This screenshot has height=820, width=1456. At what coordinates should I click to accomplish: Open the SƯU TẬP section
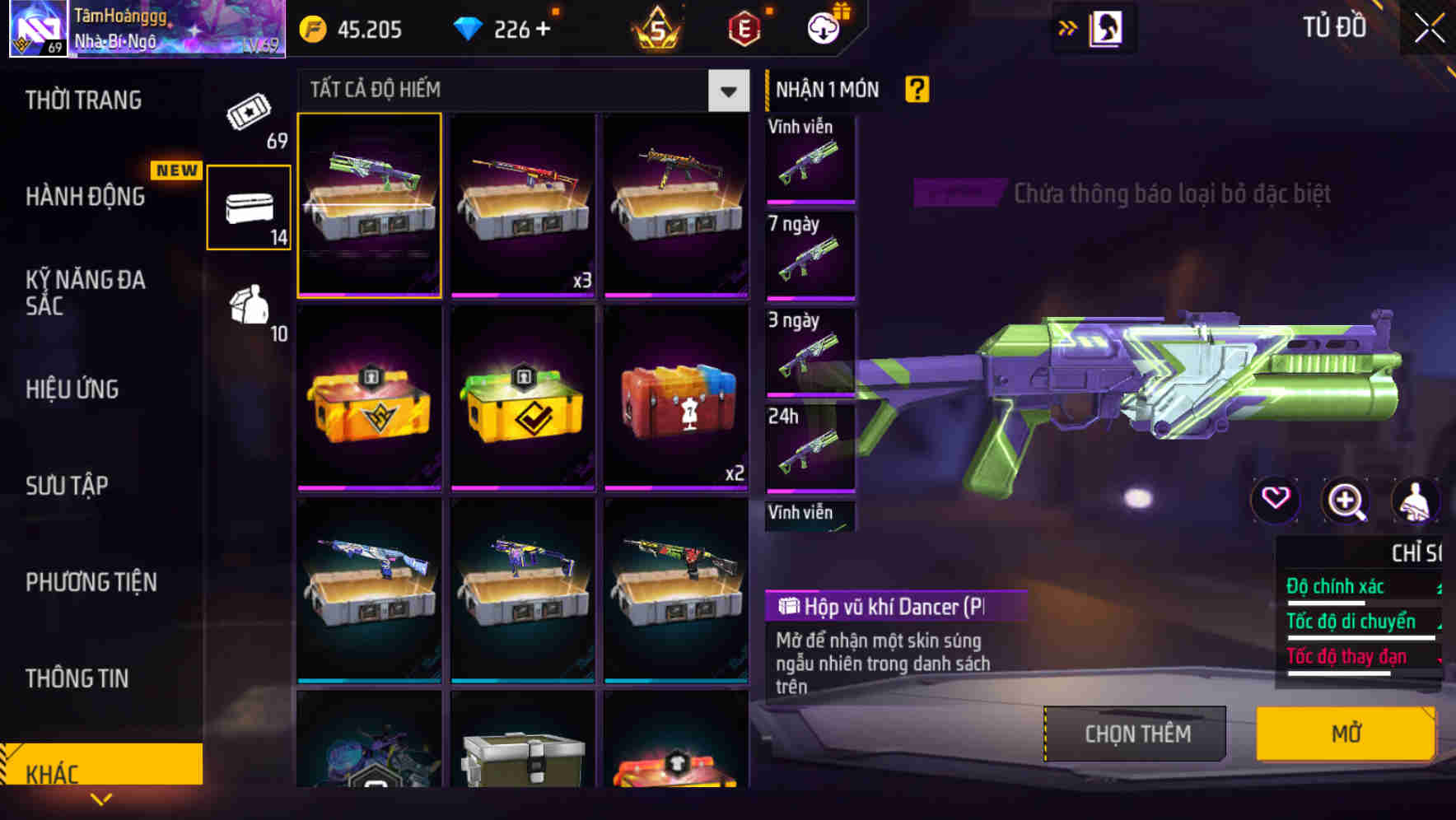tap(66, 486)
